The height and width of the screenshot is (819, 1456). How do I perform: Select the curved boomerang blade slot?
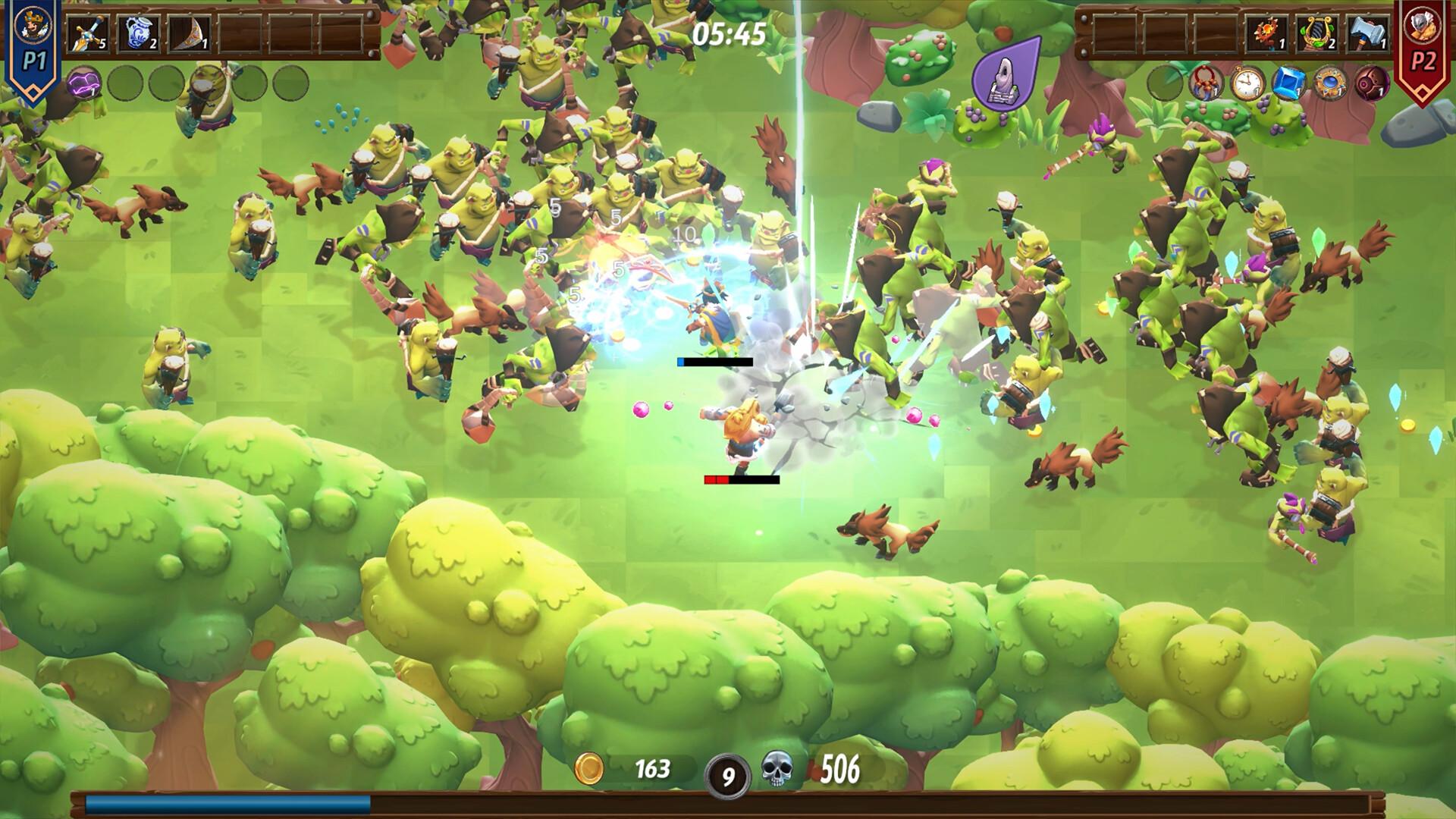(188, 33)
